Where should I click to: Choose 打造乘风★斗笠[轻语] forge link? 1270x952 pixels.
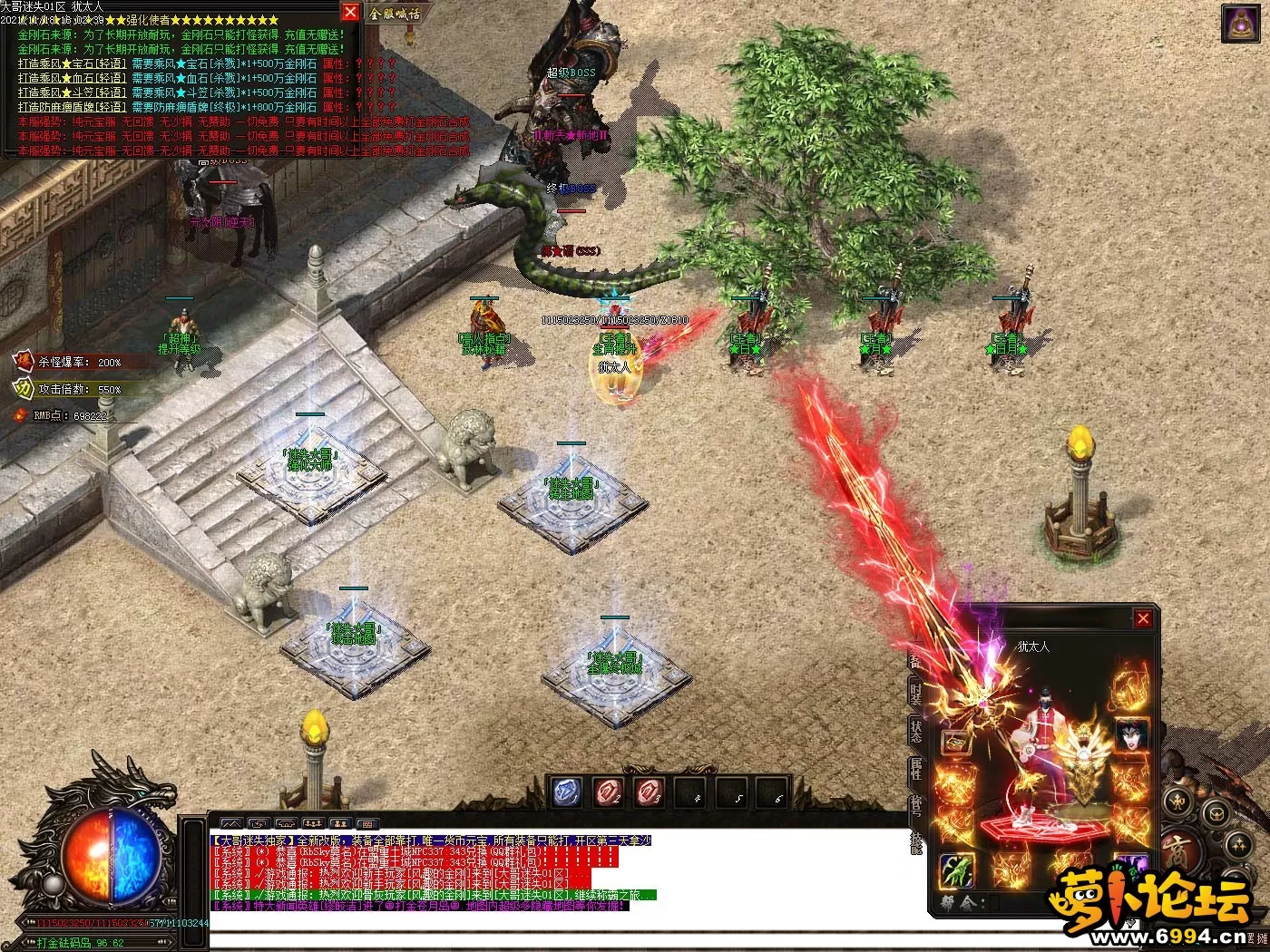[72, 92]
